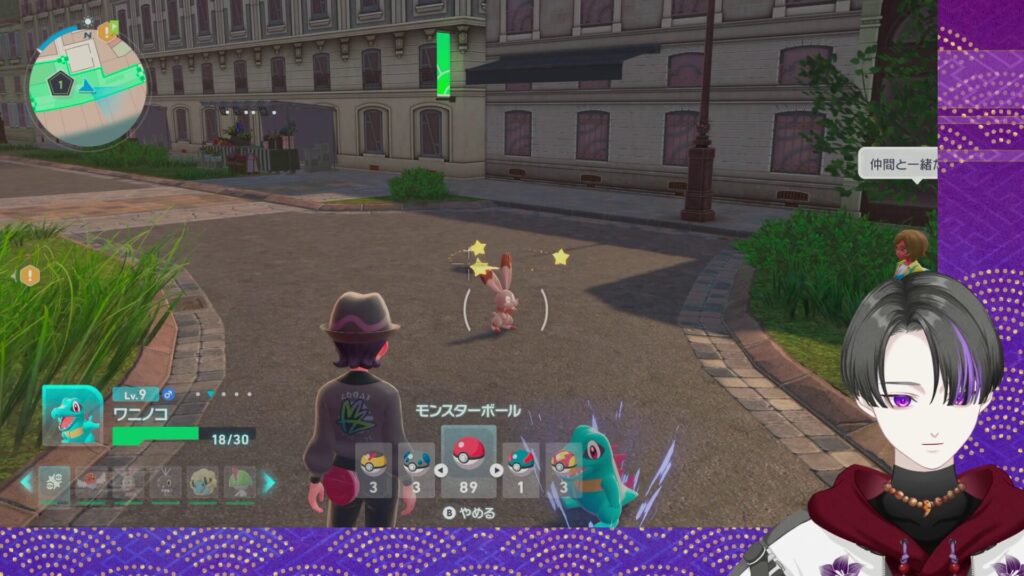Click the right arrow beside the Poké Ball
This screenshot has height=576, width=1024.
pyautogui.click(x=497, y=469)
